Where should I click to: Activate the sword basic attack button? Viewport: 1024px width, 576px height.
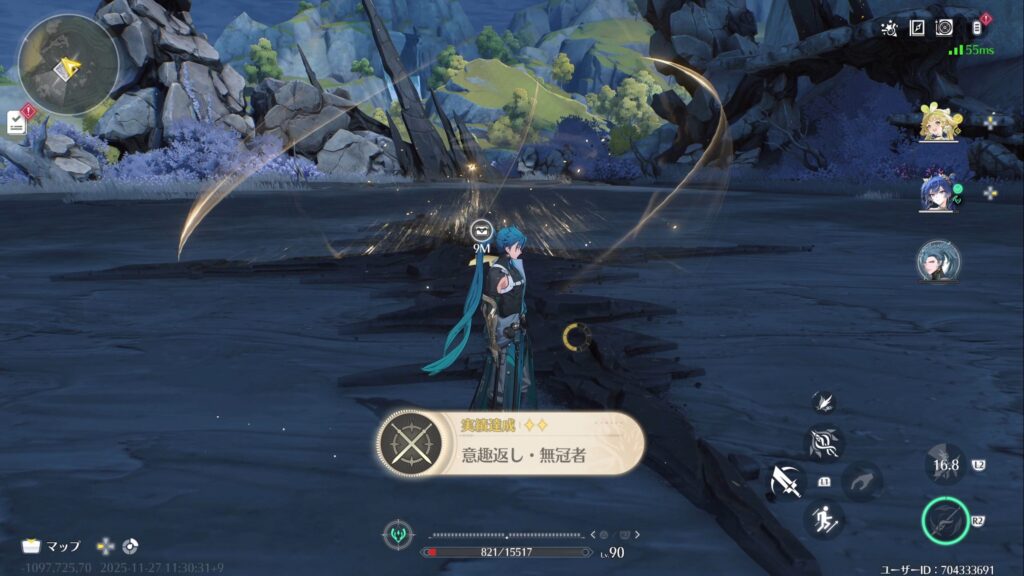[x=788, y=482]
